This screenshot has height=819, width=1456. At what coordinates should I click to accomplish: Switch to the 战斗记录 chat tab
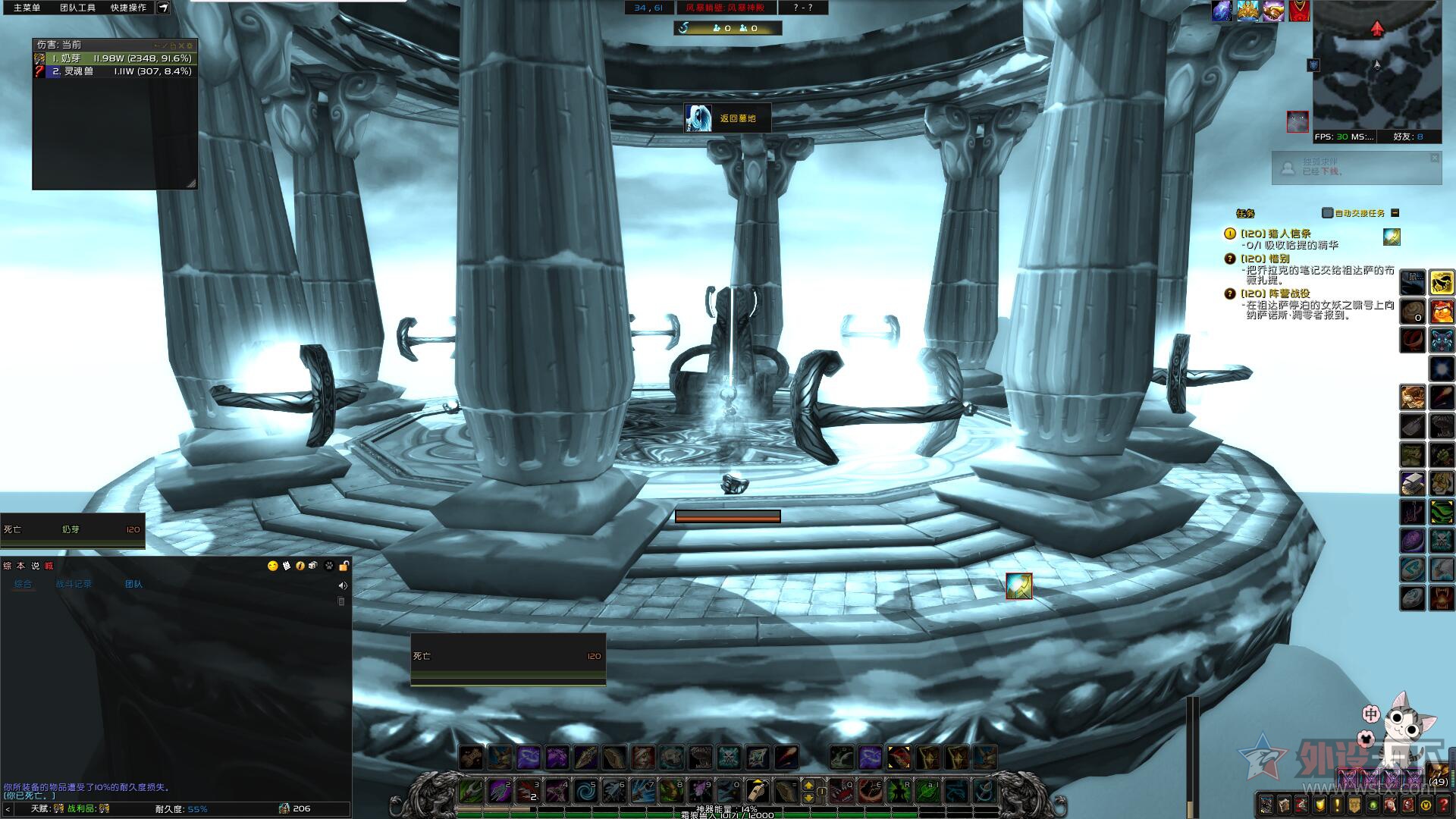point(74,584)
